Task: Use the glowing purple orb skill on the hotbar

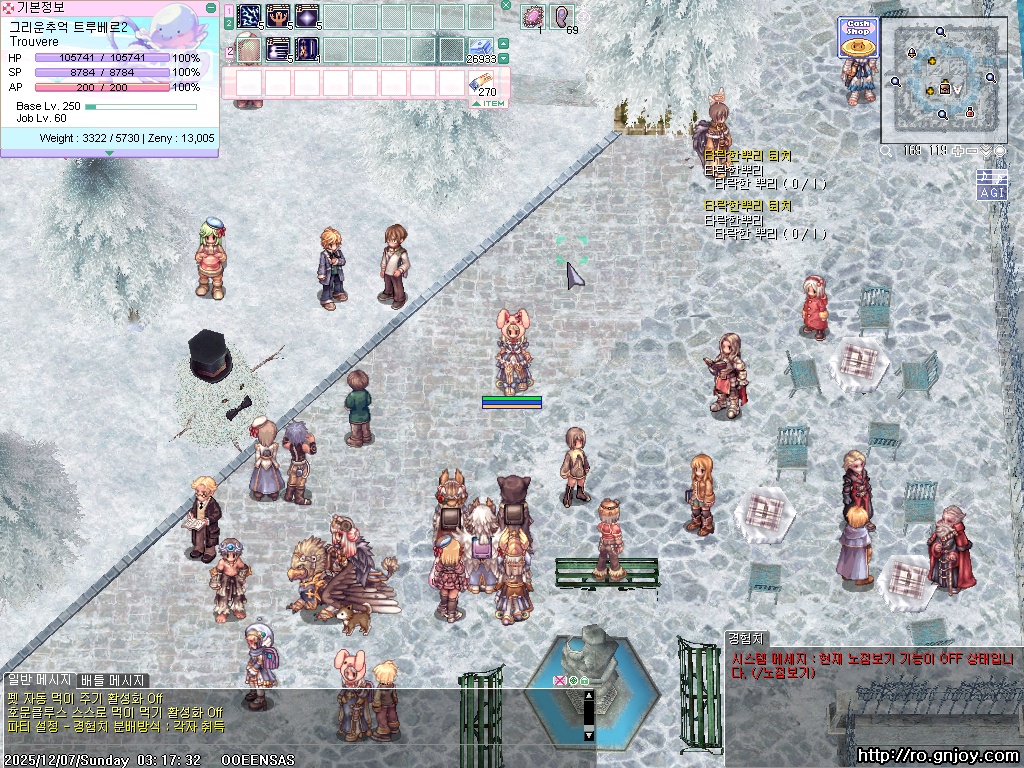Action: [307, 17]
